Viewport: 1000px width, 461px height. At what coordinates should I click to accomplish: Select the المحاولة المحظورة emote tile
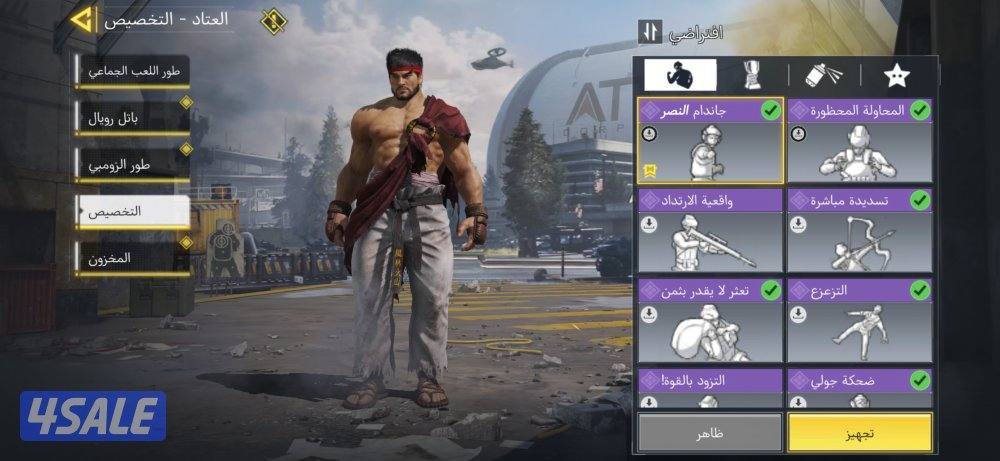click(859, 141)
